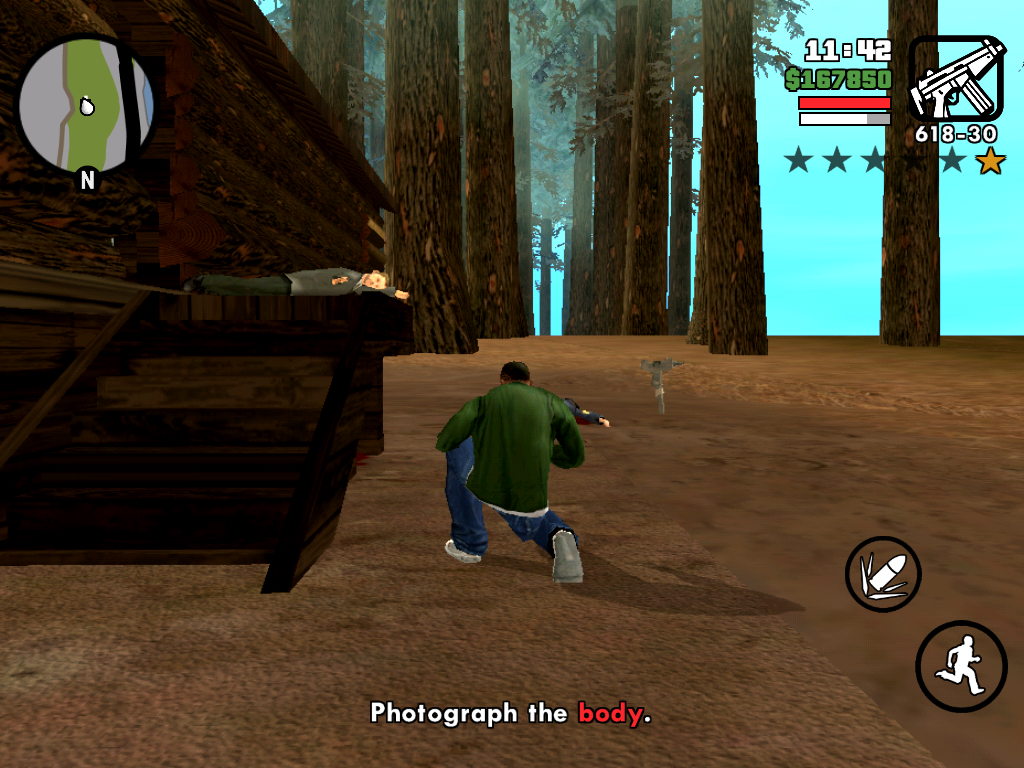Fire using the bullet button
1024x768 pixels.
882,574
